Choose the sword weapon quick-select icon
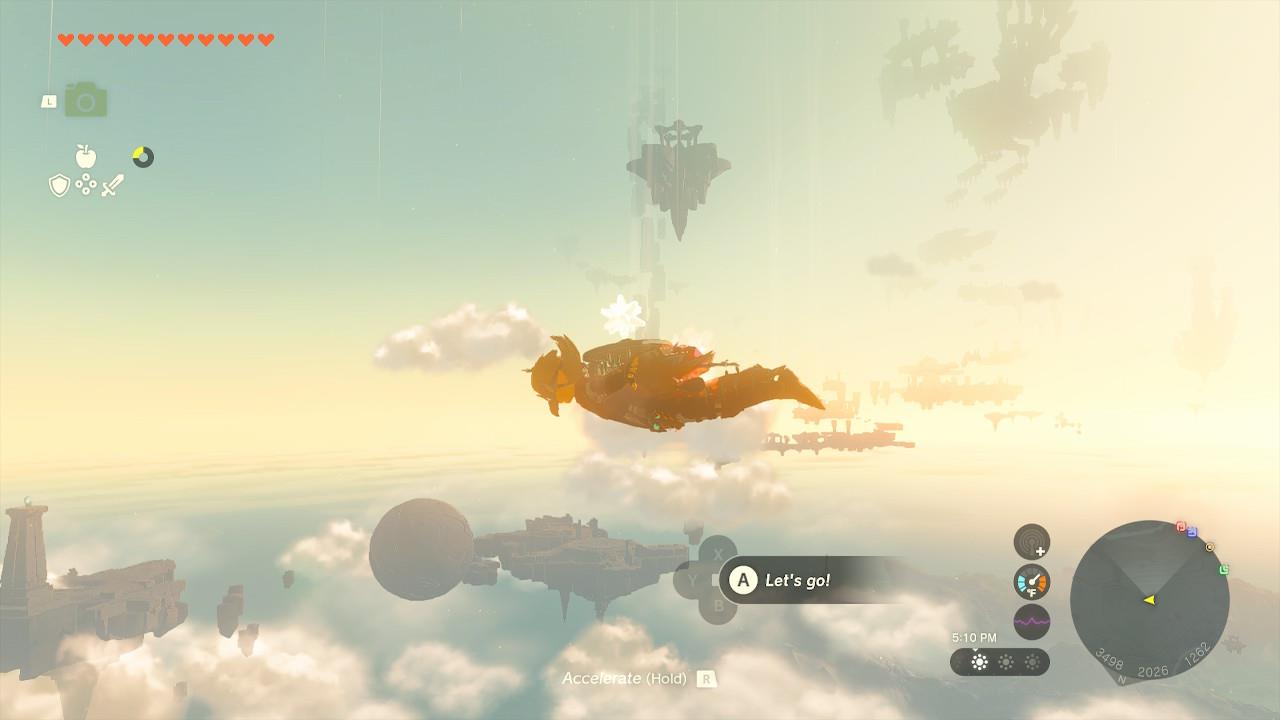 point(112,185)
